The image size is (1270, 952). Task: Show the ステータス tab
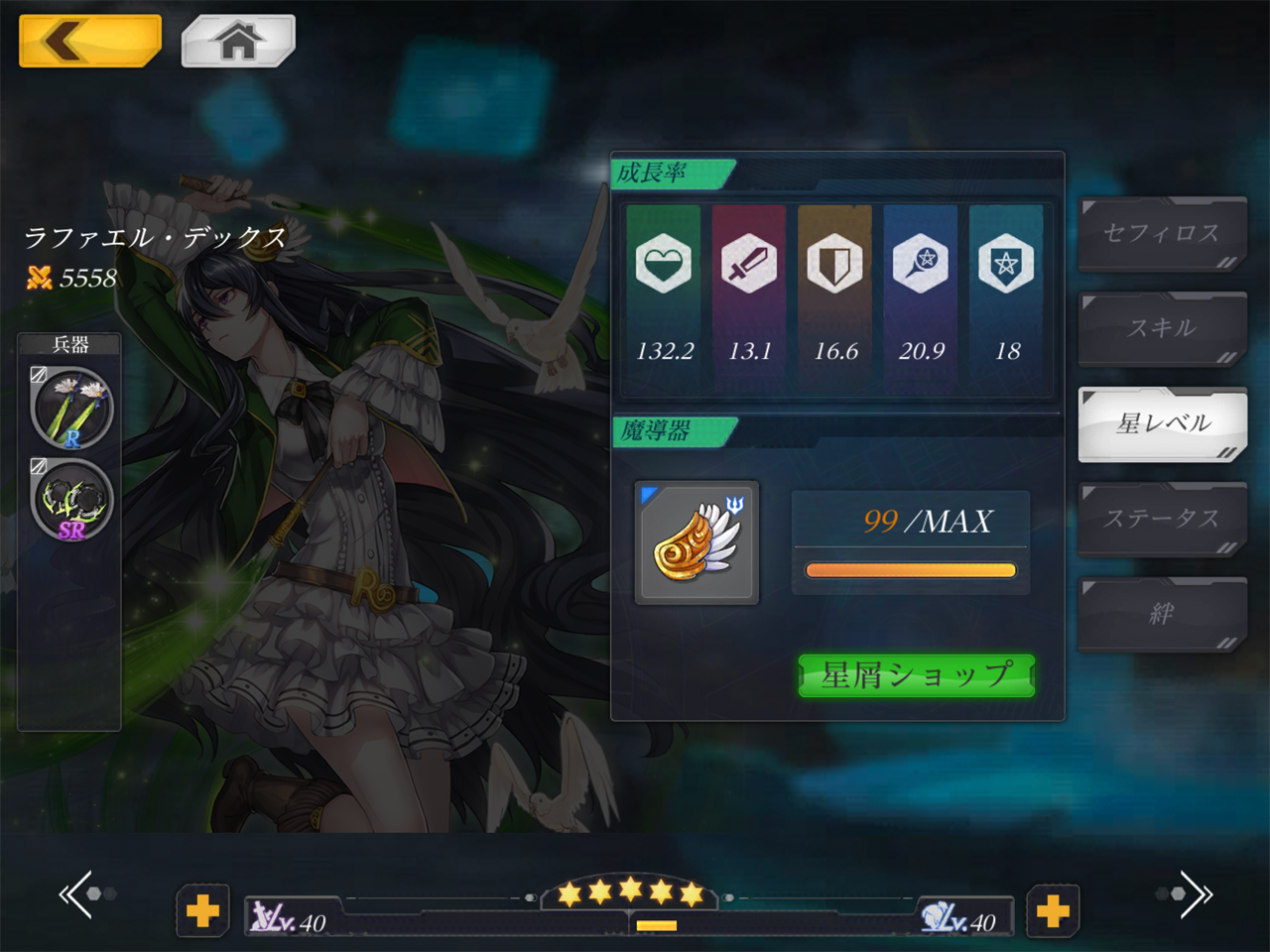1162,519
